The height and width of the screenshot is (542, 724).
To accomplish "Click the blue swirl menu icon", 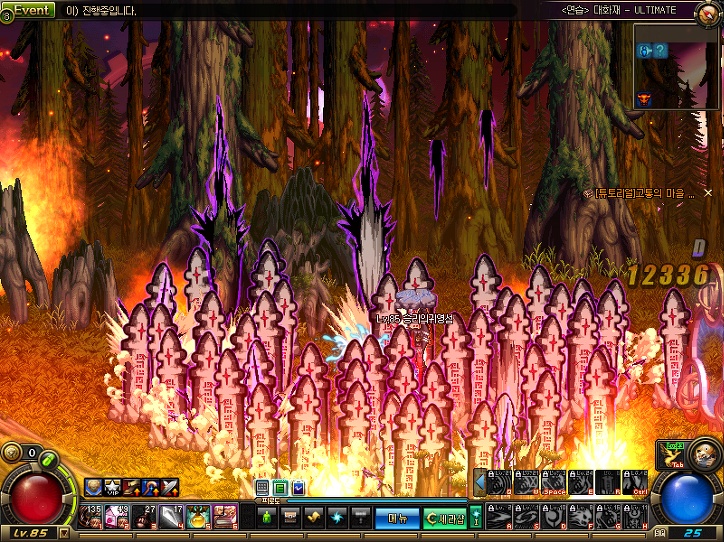I will point(337,517).
